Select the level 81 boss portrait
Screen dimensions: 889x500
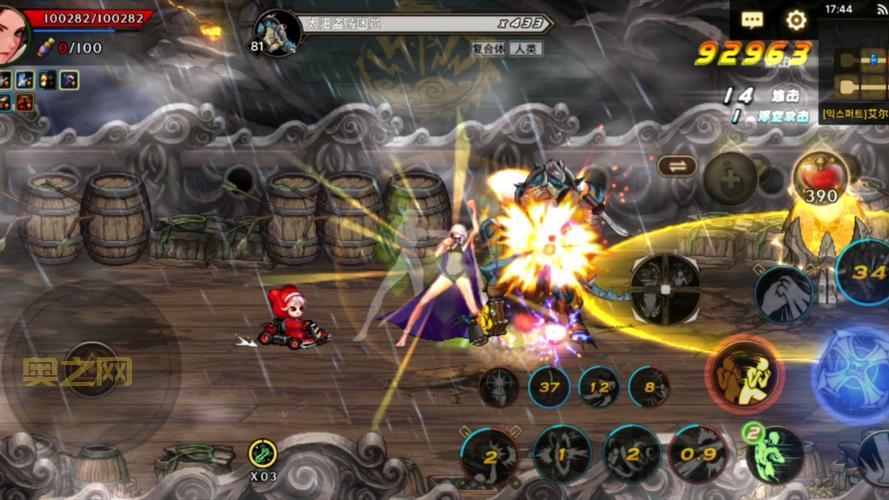(277, 32)
